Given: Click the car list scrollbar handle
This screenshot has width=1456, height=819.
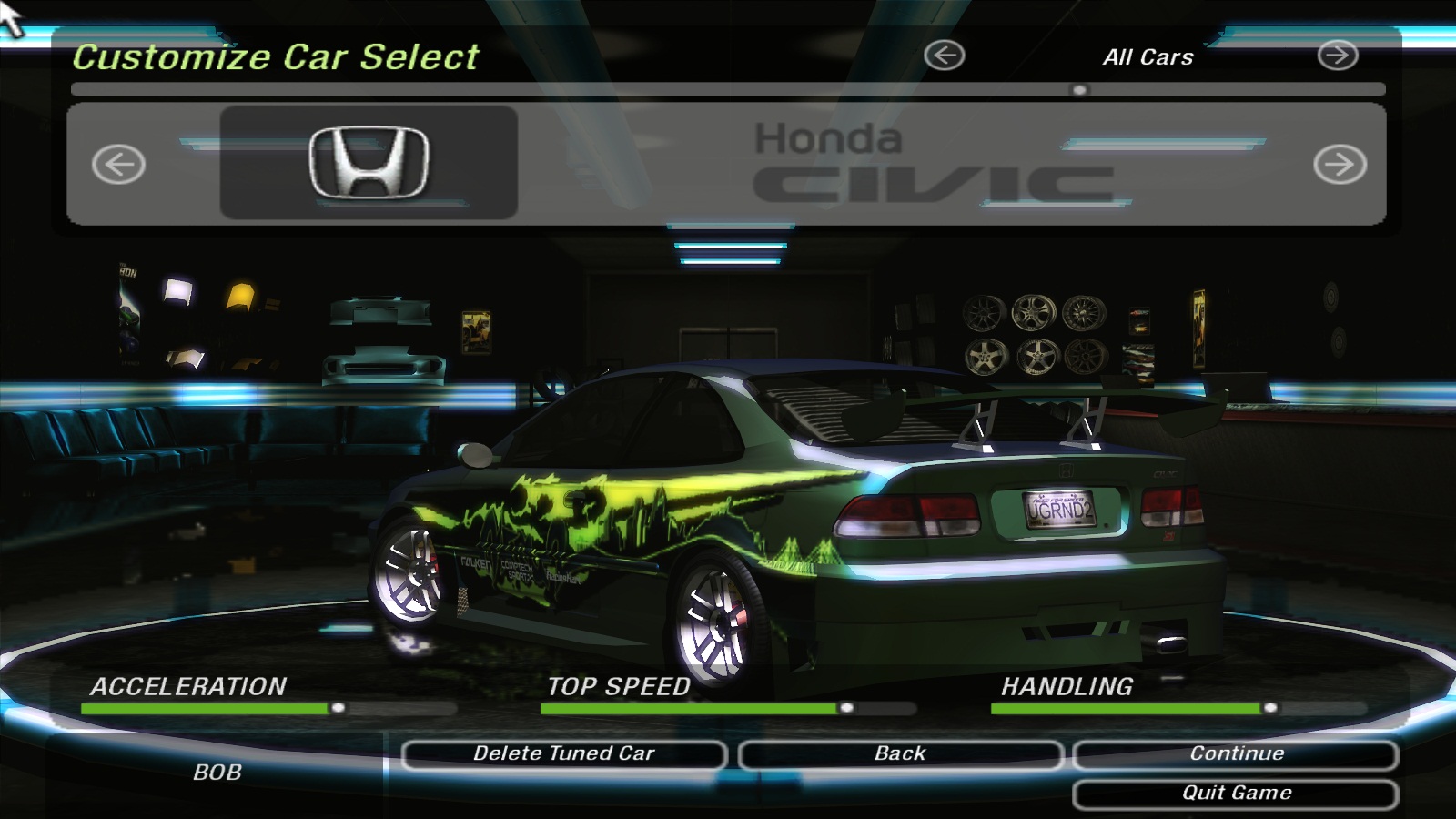Looking at the screenshot, I should (1079, 90).
